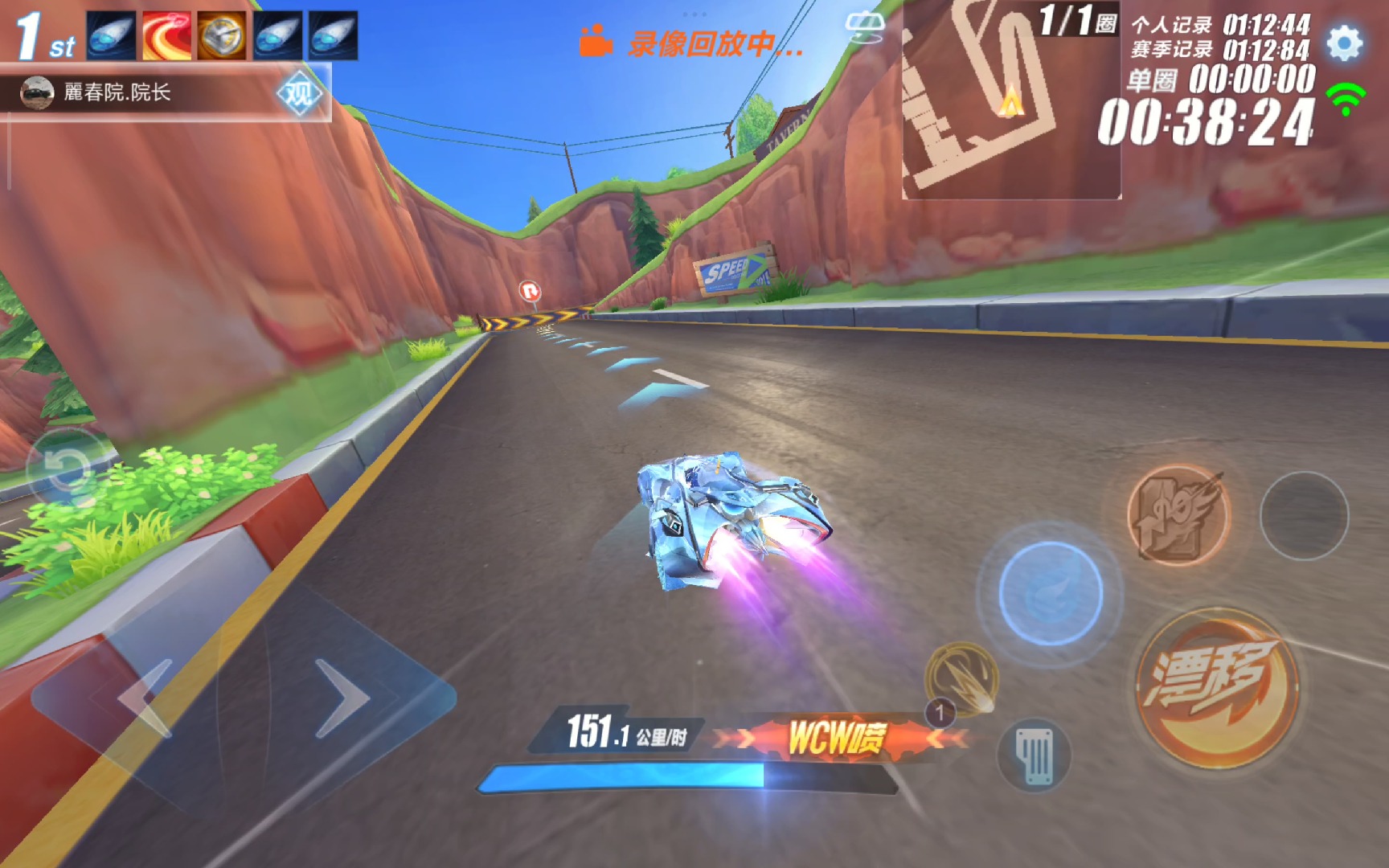Select the red swirl item icon
The height and width of the screenshot is (868, 1389).
tap(166, 36)
